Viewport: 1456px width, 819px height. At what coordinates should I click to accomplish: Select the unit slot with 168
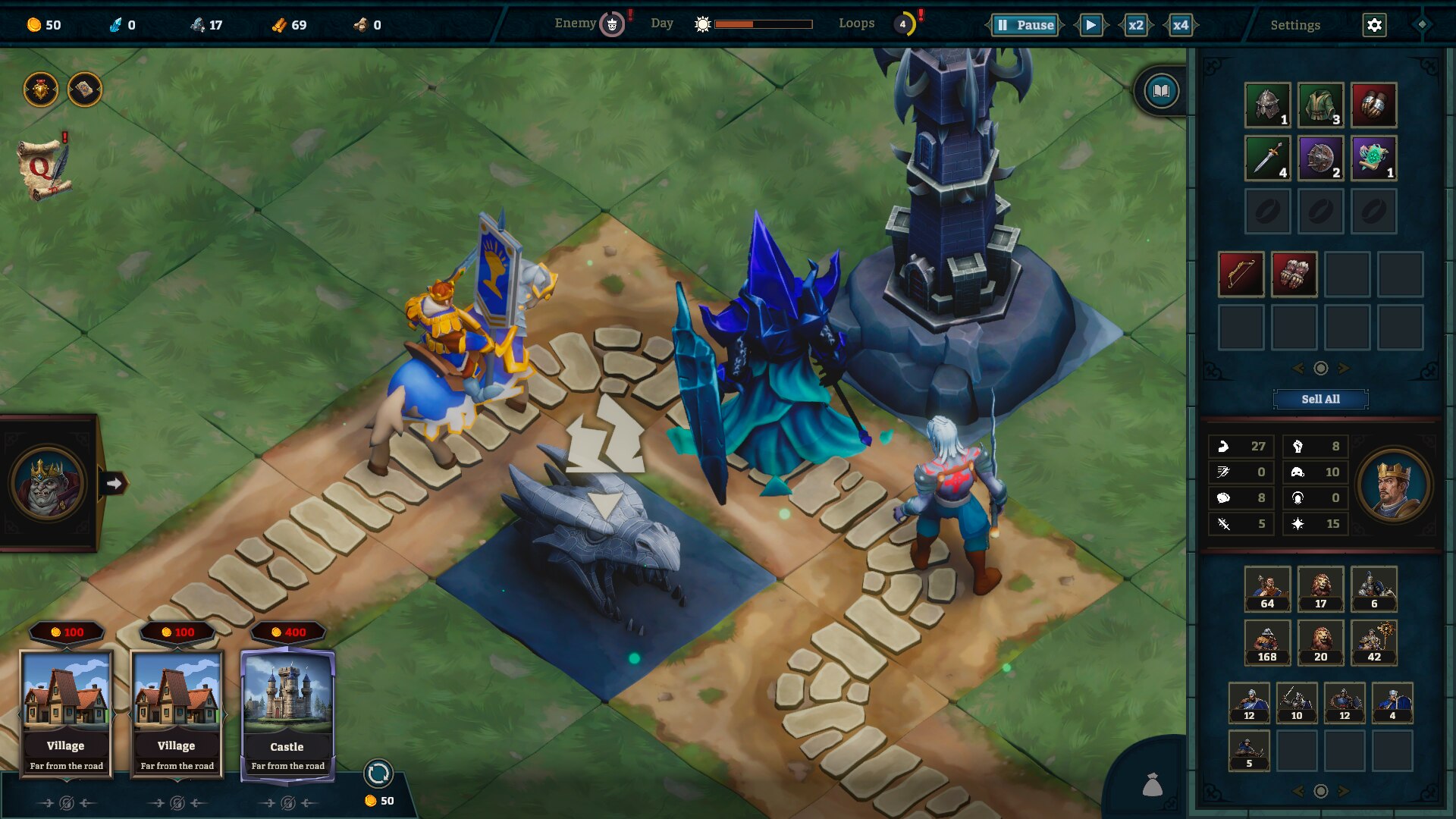tap(1267, 642)
